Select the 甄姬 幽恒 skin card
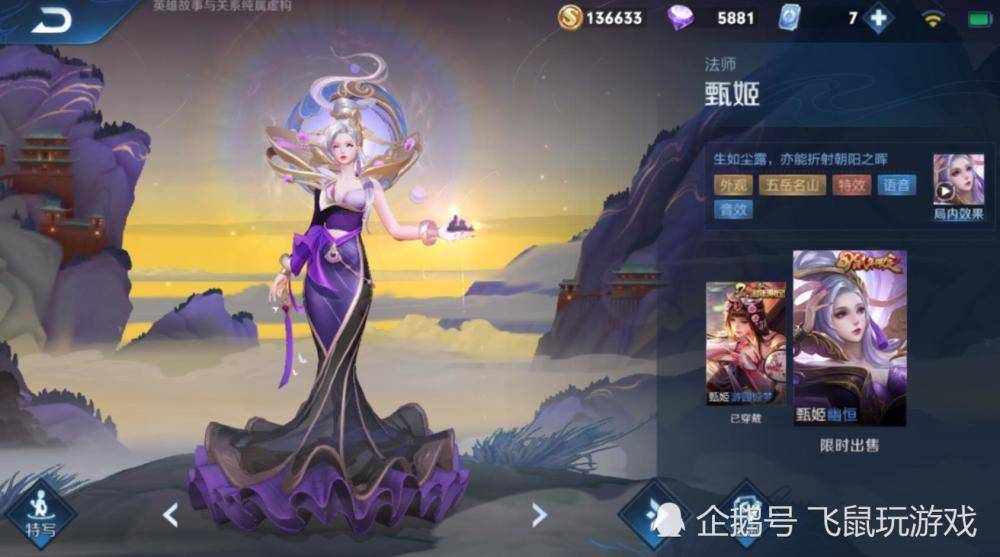Viewport: 1000px width, 557px height. click(849, 337)
